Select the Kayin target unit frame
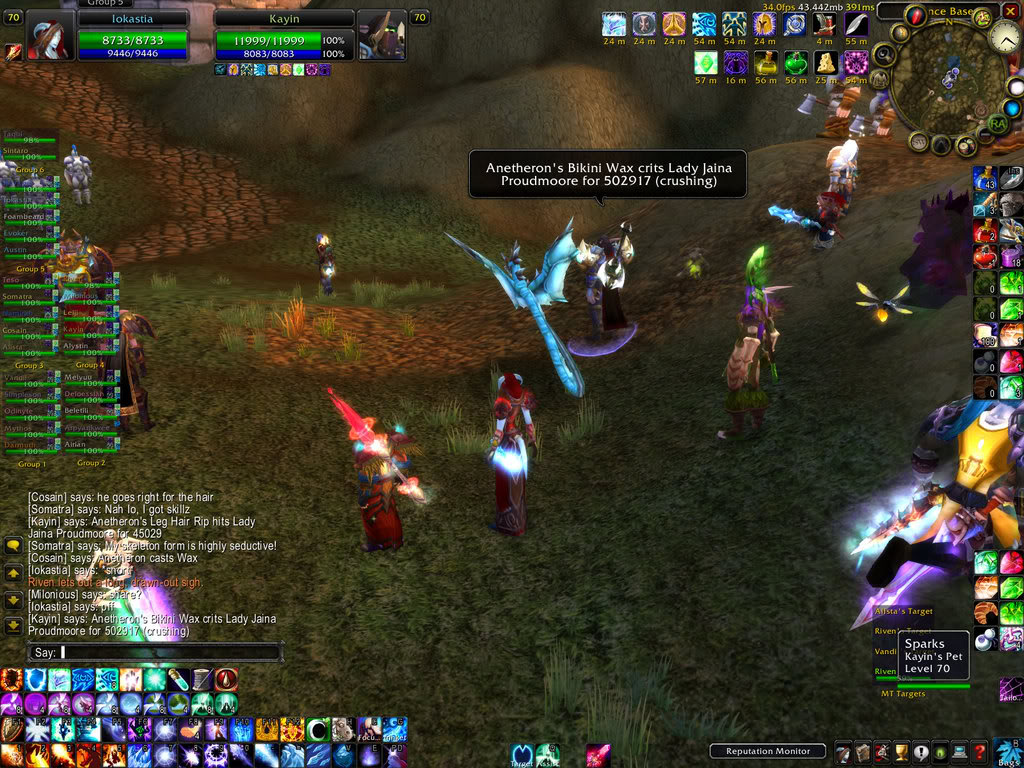The height and width of the screenshot is (768, 1024). tap(284, 36)
